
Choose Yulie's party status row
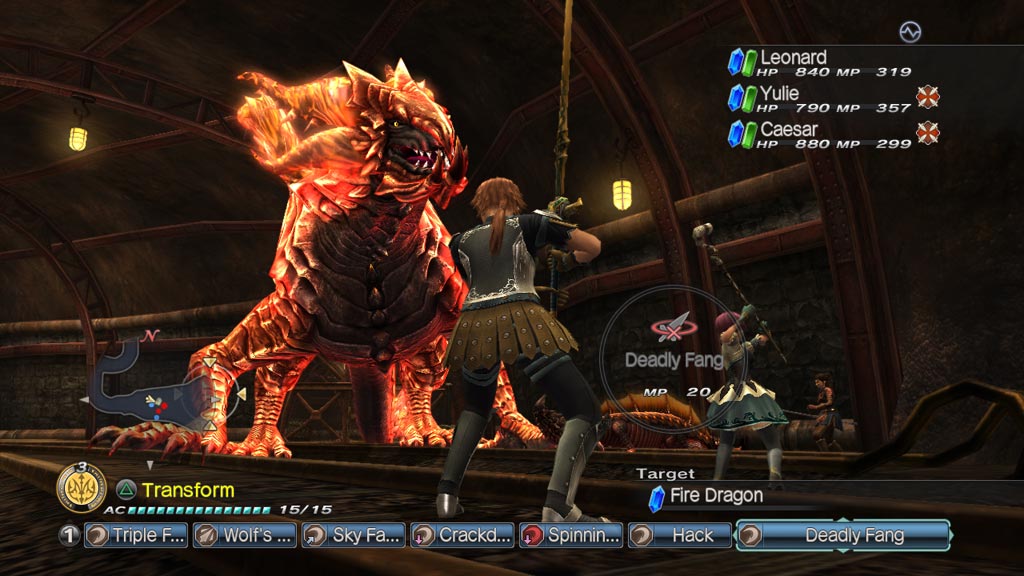(x=820, y=99)
